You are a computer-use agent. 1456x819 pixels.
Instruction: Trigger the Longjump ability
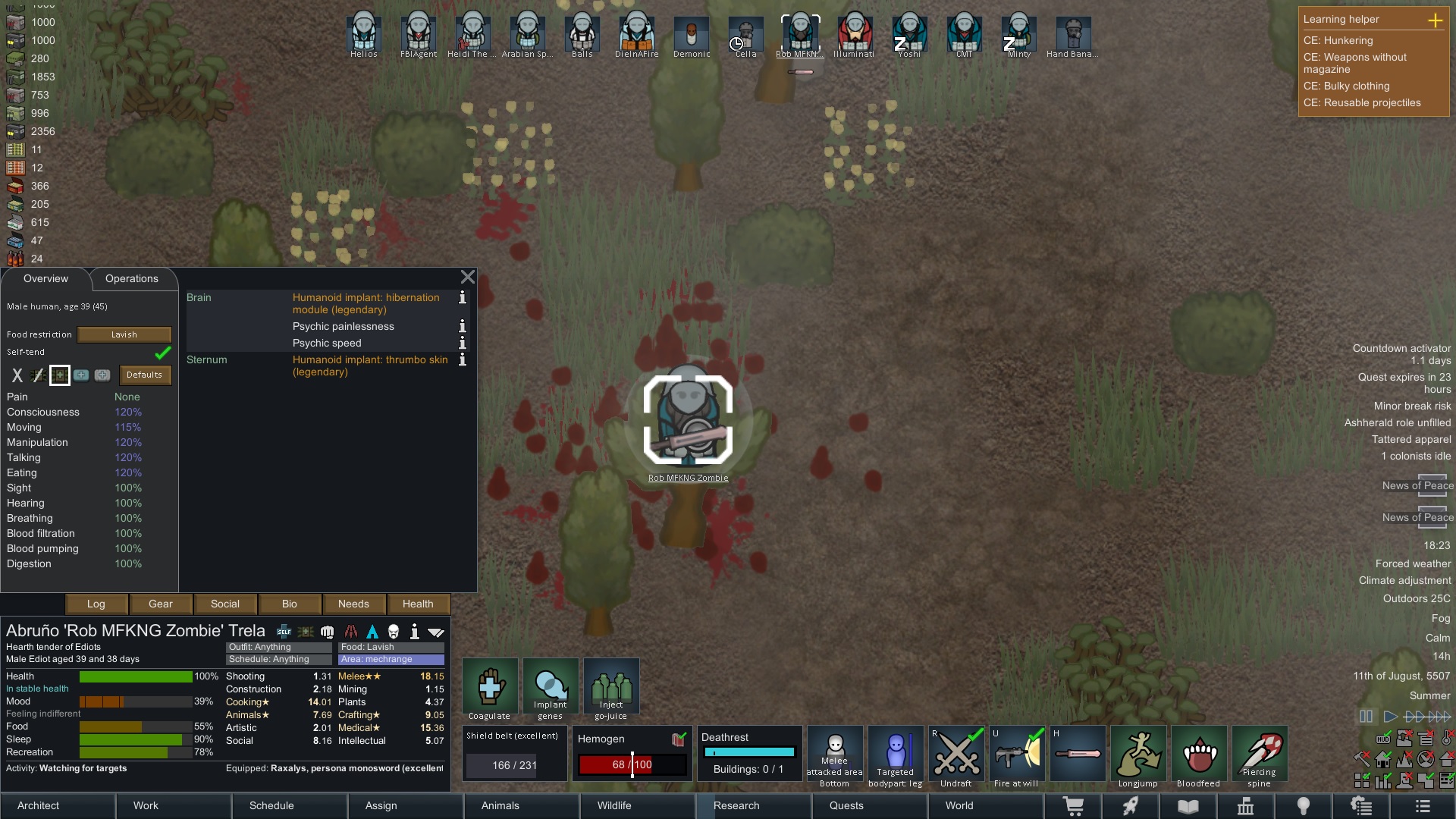click(x=1138, y=755)
